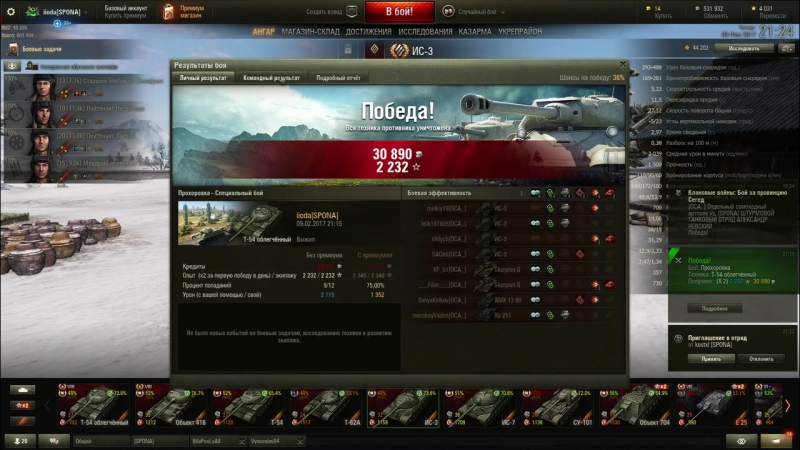This screenshot has width=800, height=450.
Task: Go to the ДОСТИЖЕНИЯ section
Action: pos(369,31)
